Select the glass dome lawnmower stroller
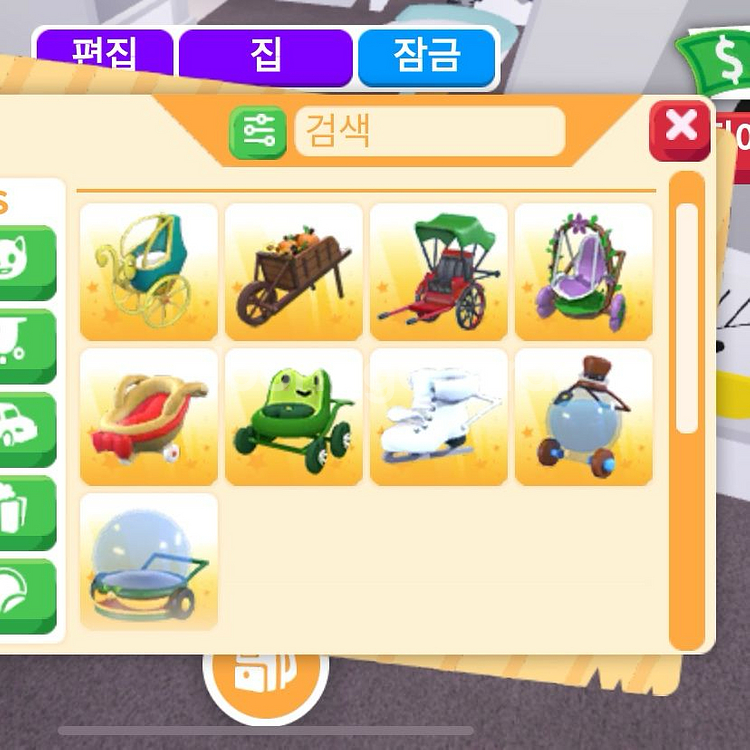The image size is (750, 750). click(149, 561)
